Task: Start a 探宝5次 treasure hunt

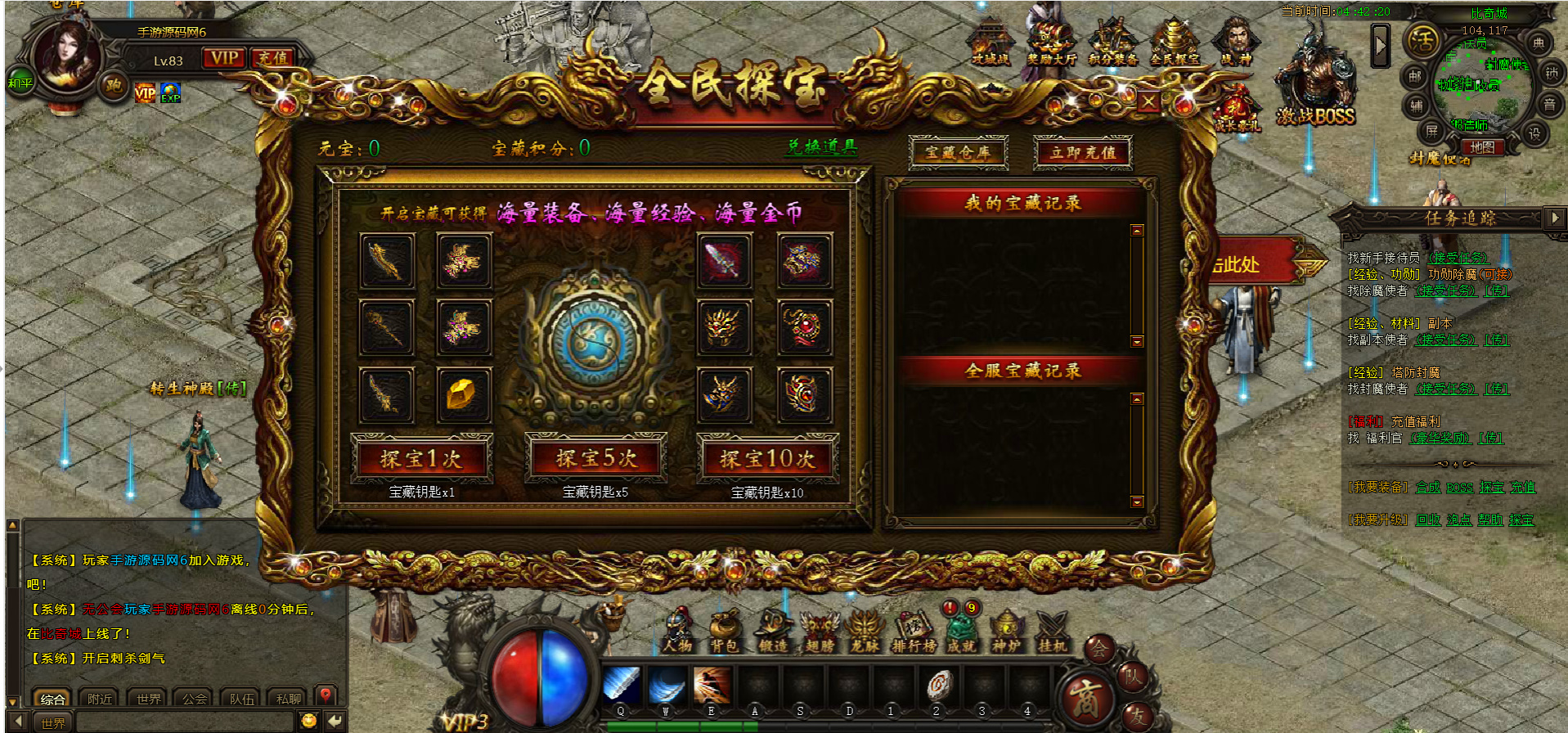Action: 595,459
